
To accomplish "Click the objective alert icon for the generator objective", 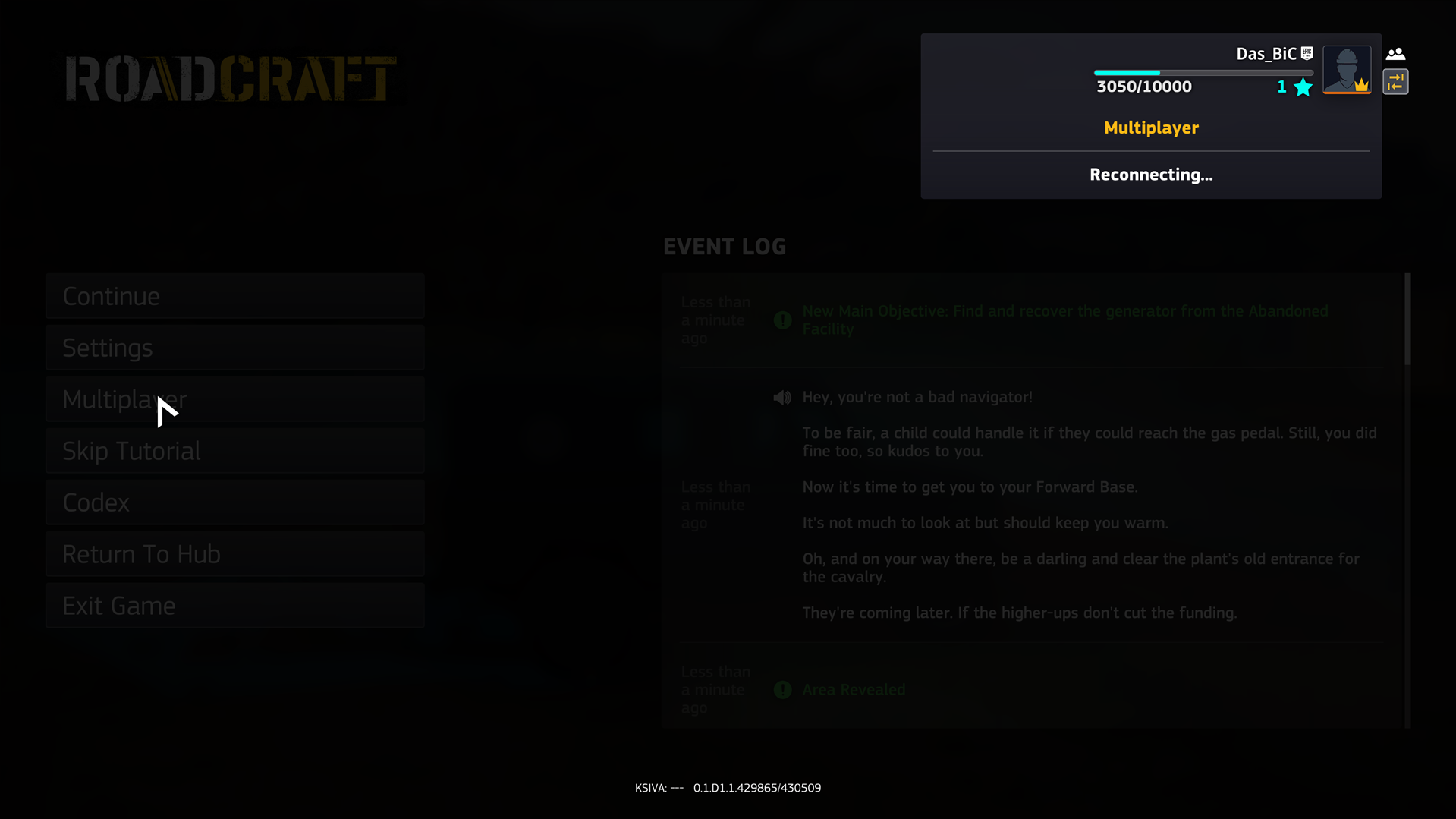I will pyautogui.click(x=782, y=320).
